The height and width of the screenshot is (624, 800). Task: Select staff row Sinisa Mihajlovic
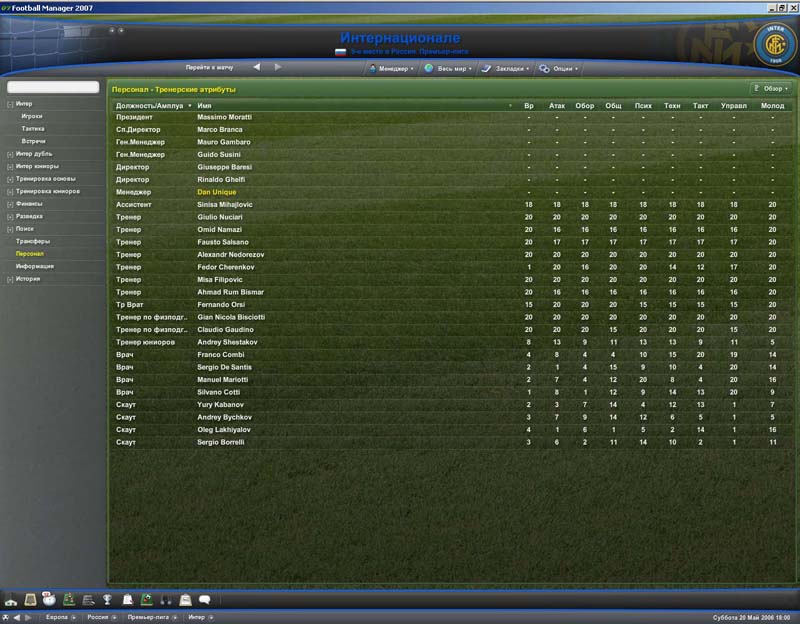tap(225, 204)
